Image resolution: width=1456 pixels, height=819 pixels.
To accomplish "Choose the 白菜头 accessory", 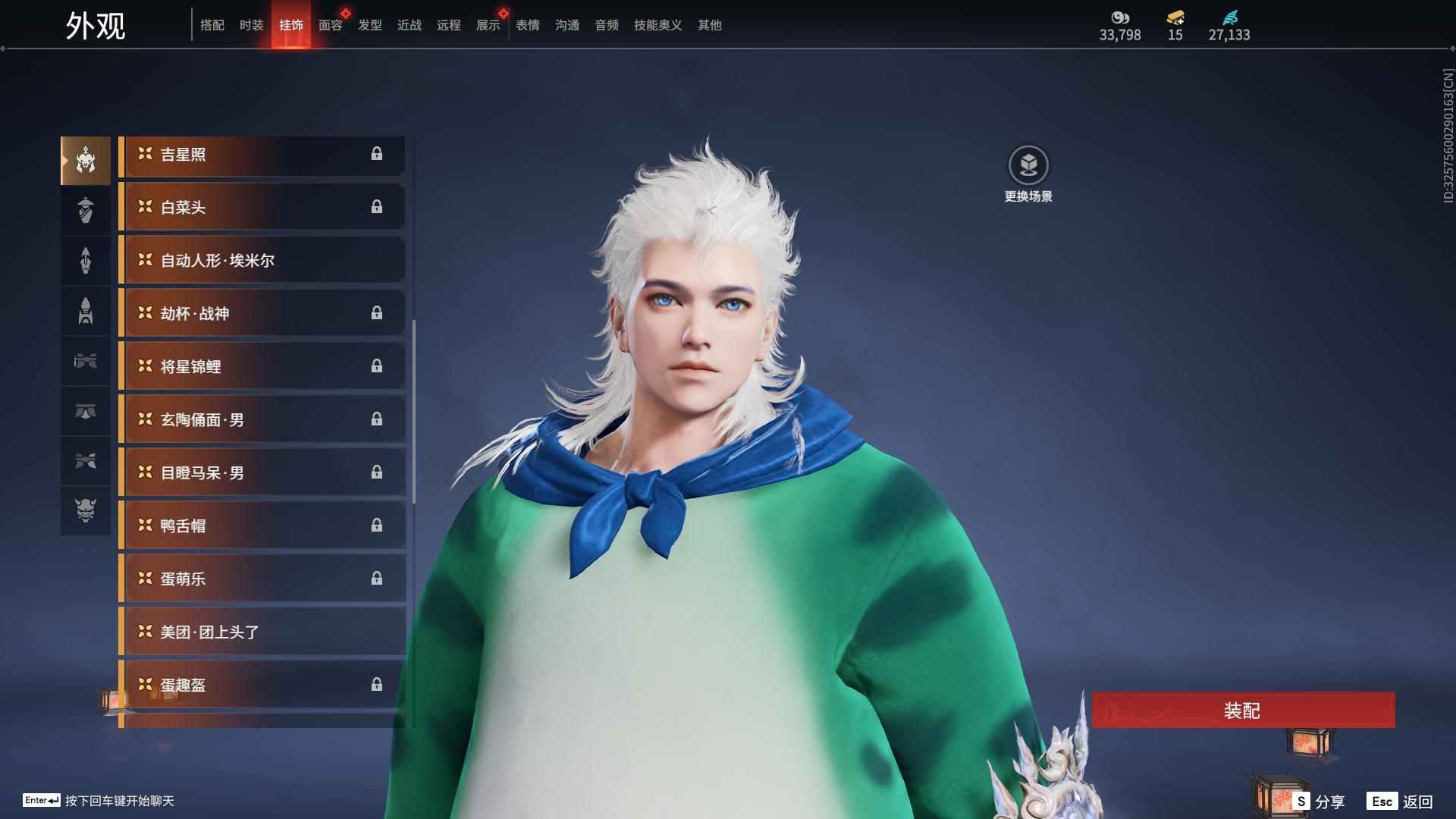I will click(x=262, y=207).
